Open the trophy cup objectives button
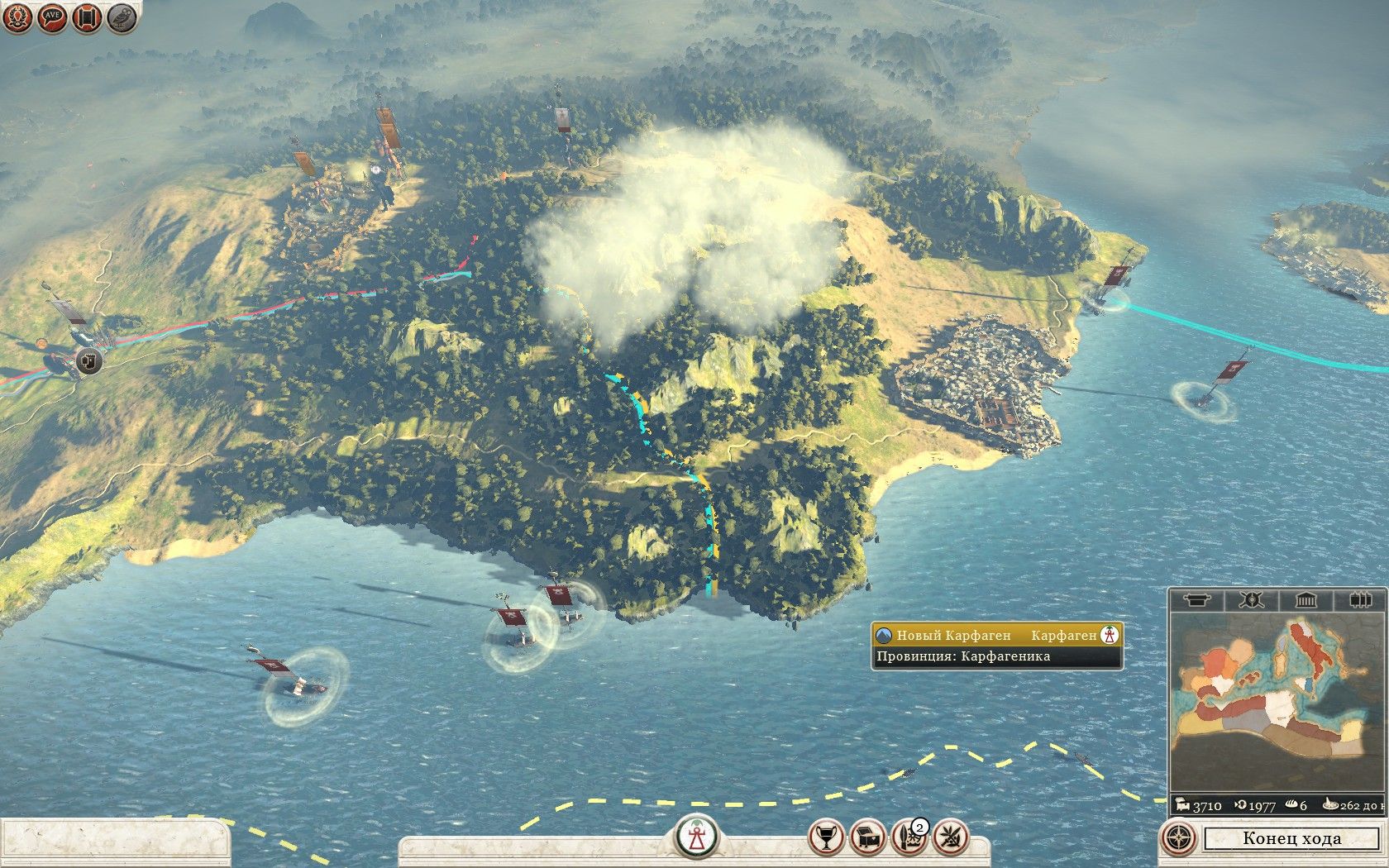 click(825, 837)
